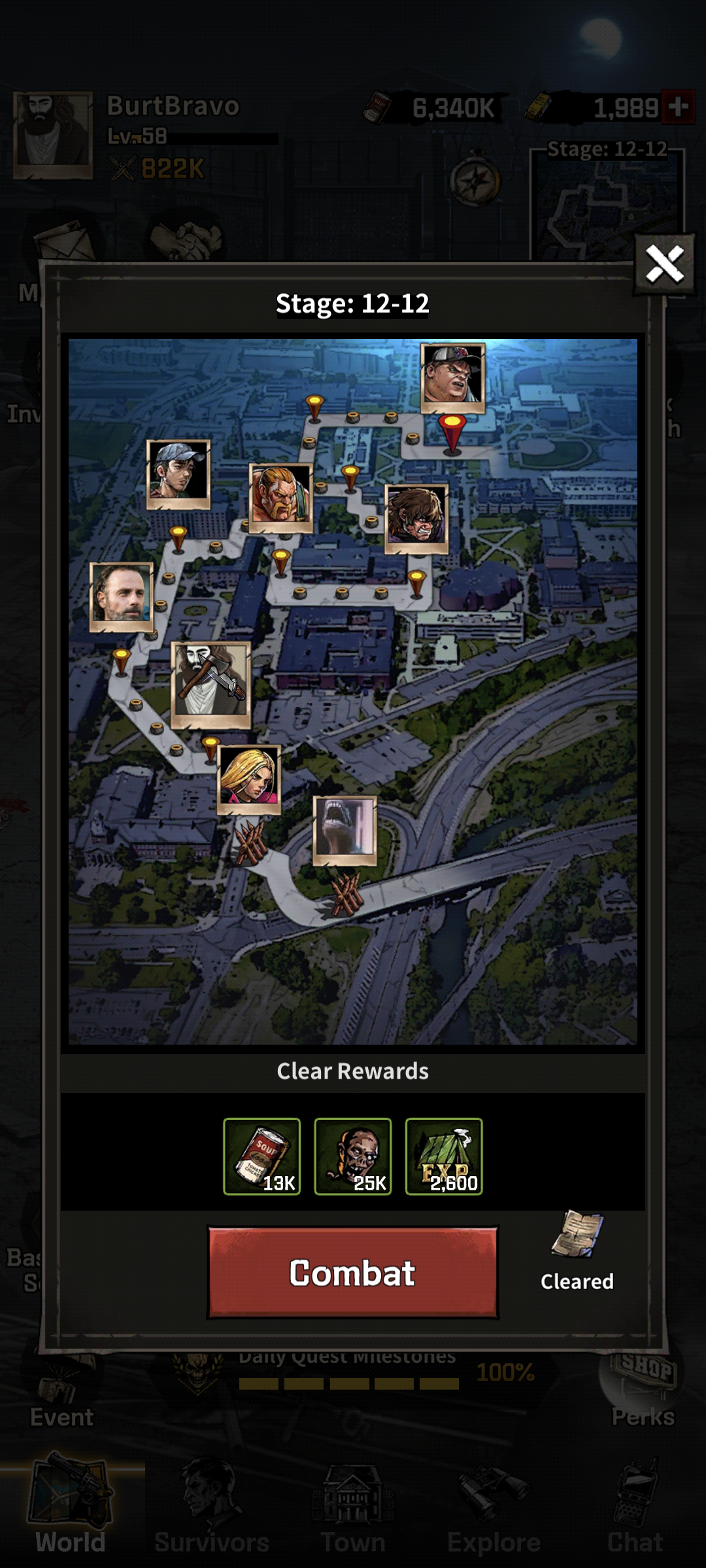Inspect the EXP tent reward
706x1568 pixels.
[x=444, y=1156]
